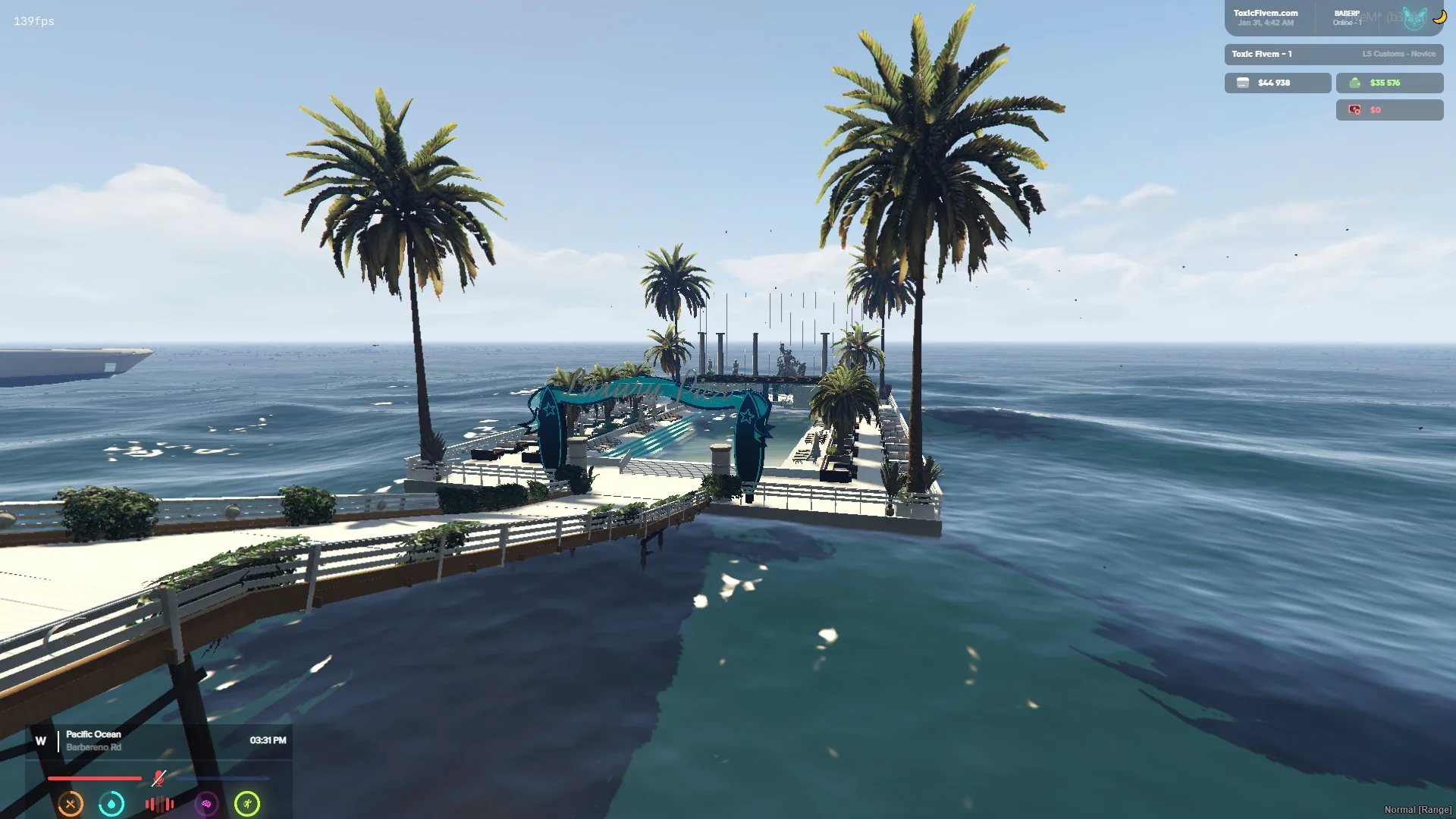Click the red voice waveform indicator
1456x819 pixels.
[159, 804]
